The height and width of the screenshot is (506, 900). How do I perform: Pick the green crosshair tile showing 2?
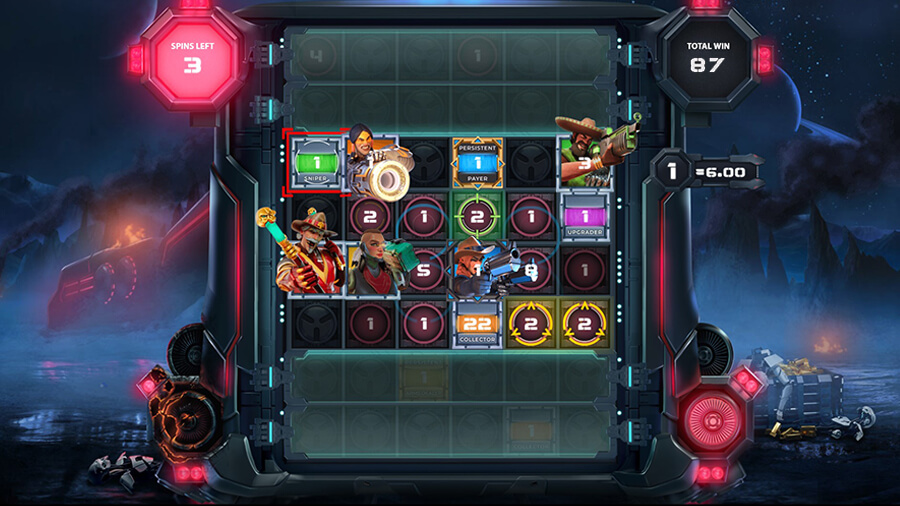pyautogui.click(x=477, y=216)
